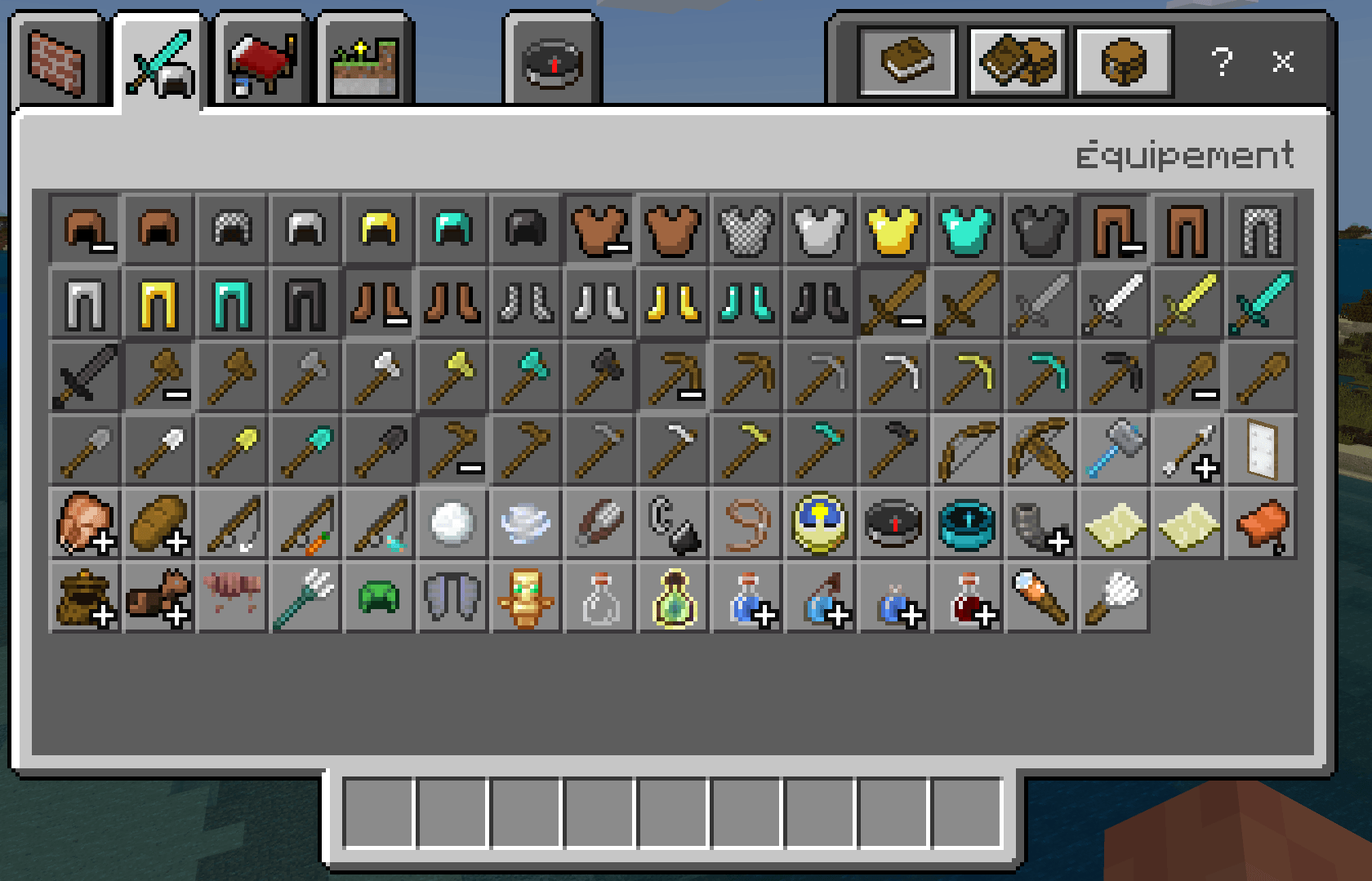Select the netherite pickaxe

[x=1113, y=376]
